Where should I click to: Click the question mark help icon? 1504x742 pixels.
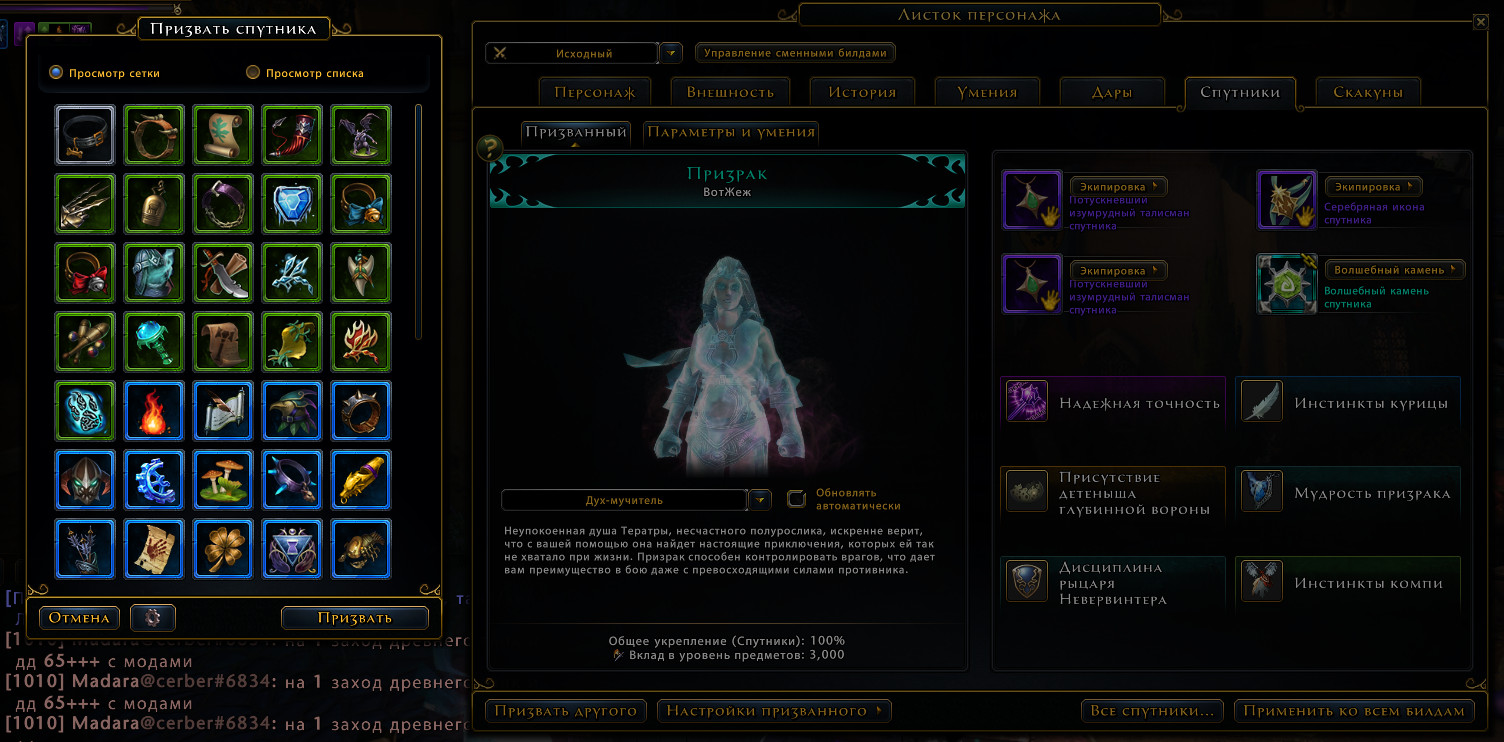487,148
